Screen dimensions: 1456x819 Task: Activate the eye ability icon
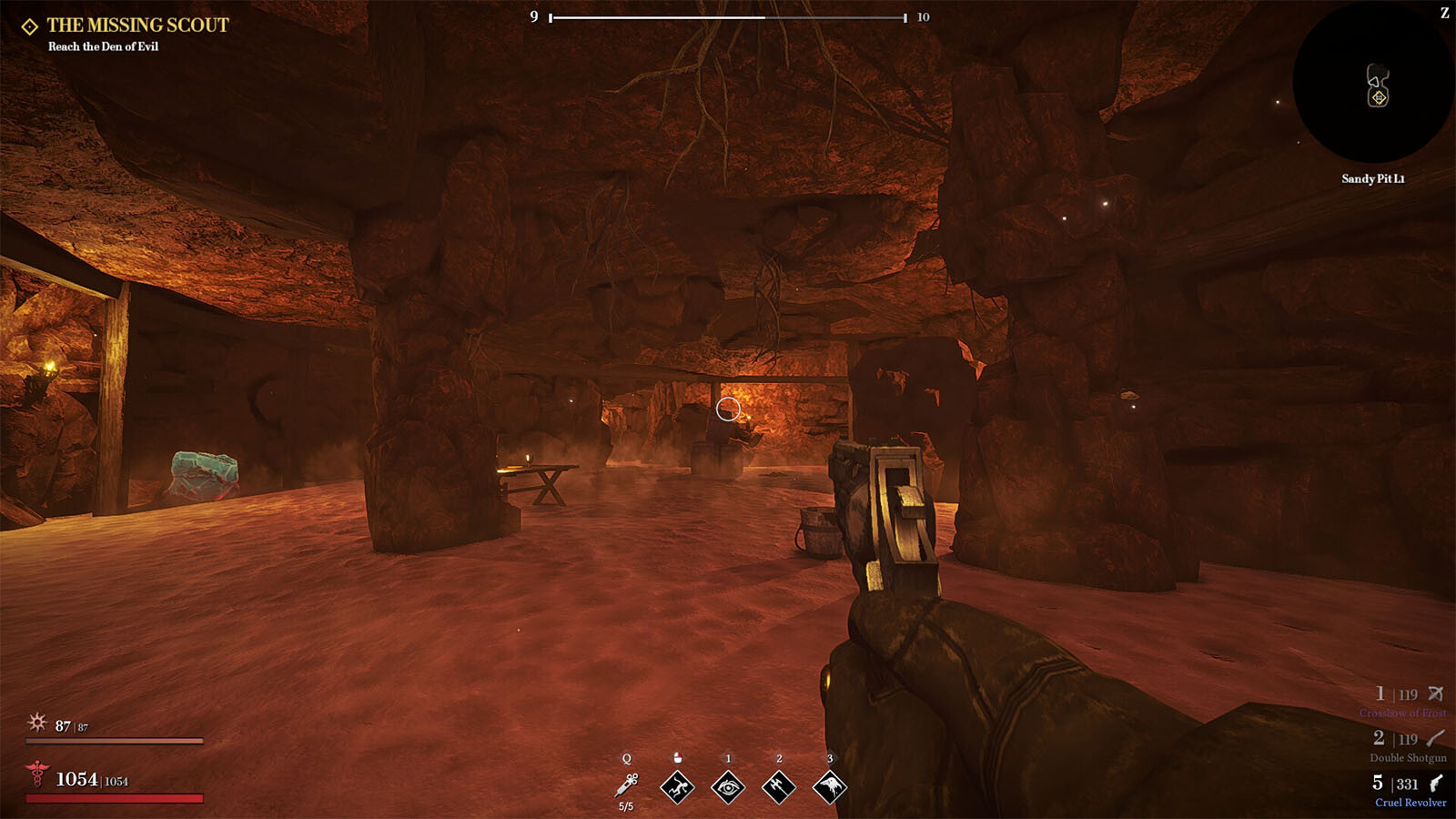coord(728,786)
